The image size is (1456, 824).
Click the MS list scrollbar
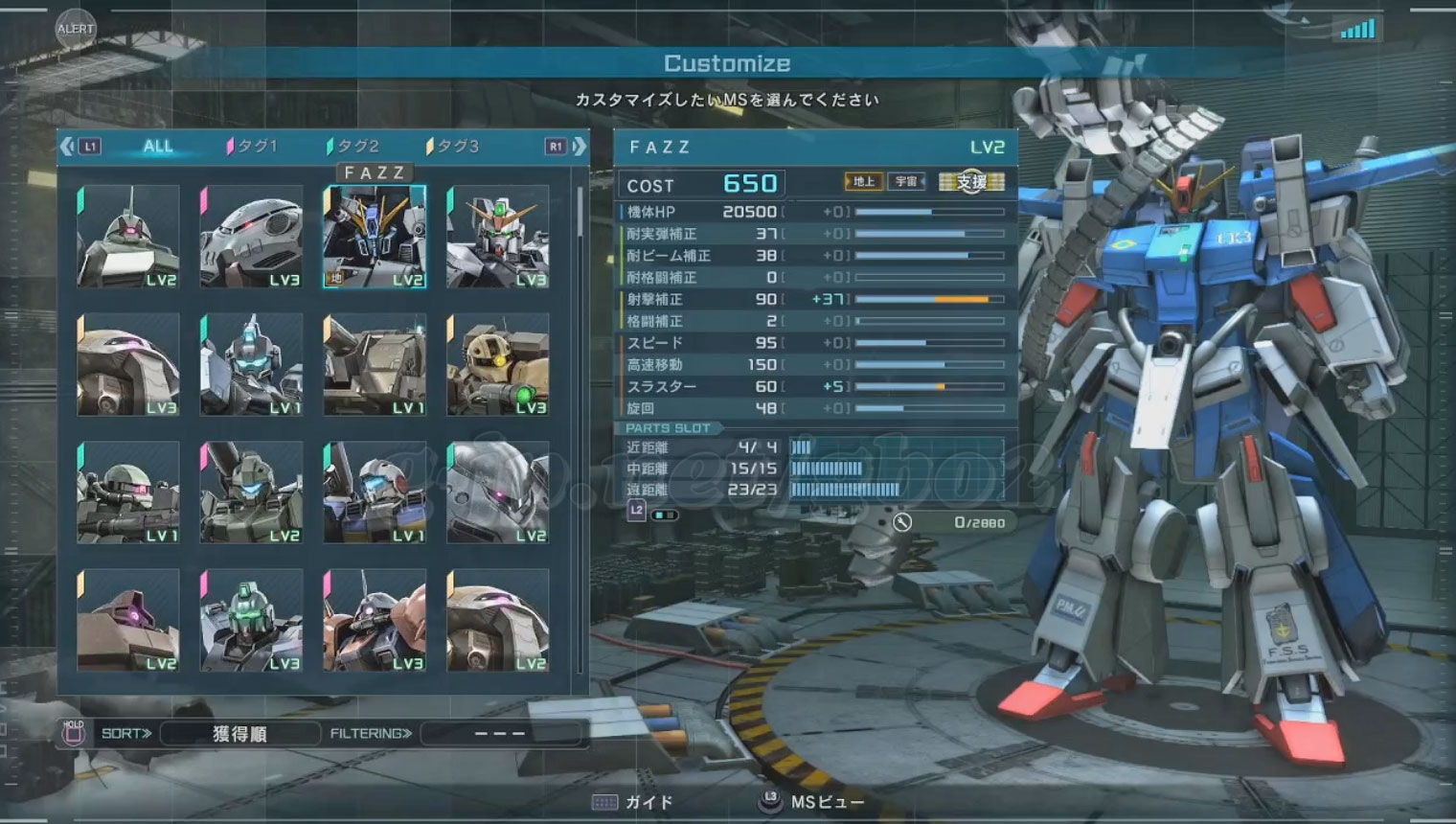pos(580,213)
